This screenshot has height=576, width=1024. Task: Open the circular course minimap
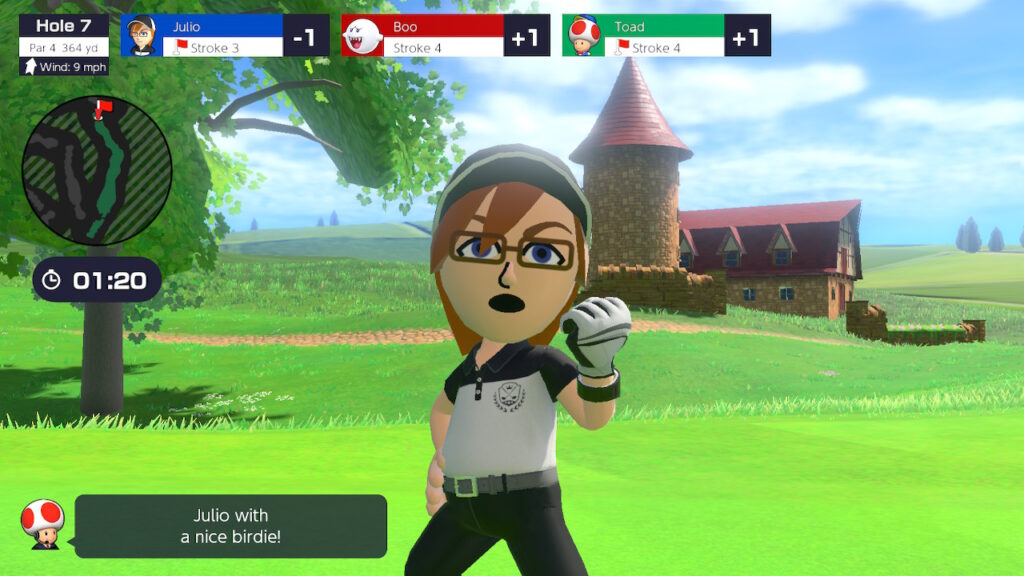(97, 170)
